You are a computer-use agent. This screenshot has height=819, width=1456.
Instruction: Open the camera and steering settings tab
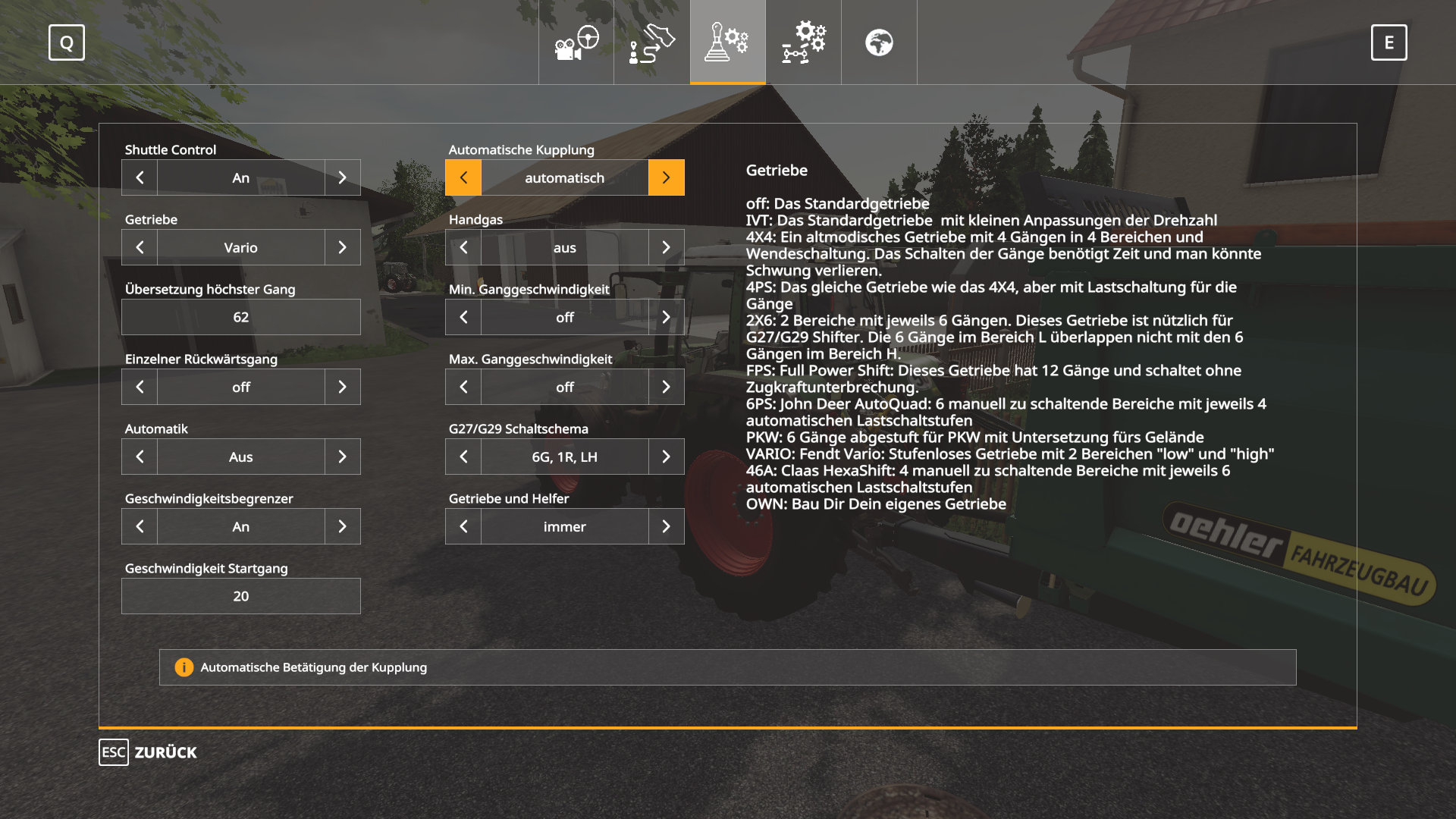(576, 42)
